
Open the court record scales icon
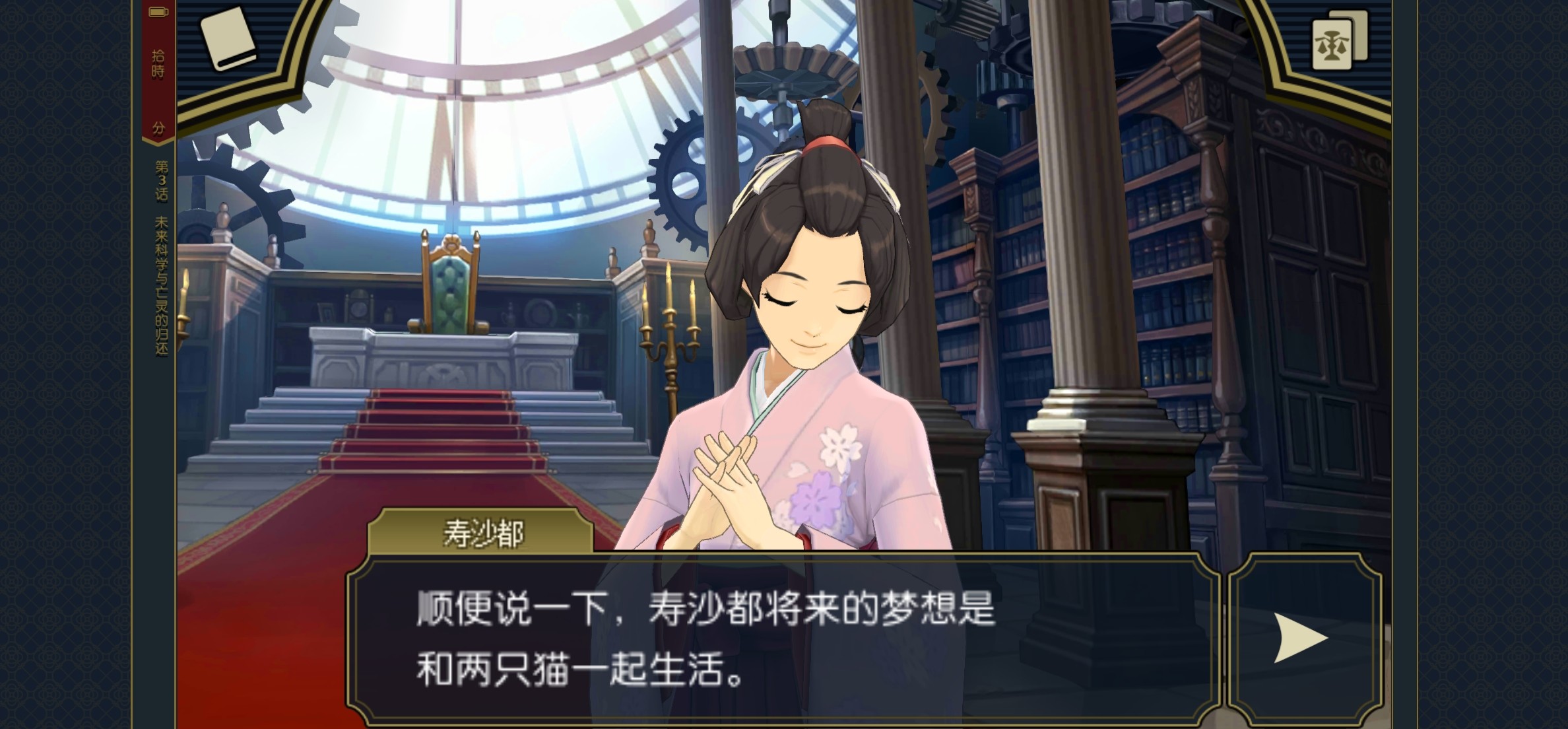pyautogui.click(x=1337, y=42)
